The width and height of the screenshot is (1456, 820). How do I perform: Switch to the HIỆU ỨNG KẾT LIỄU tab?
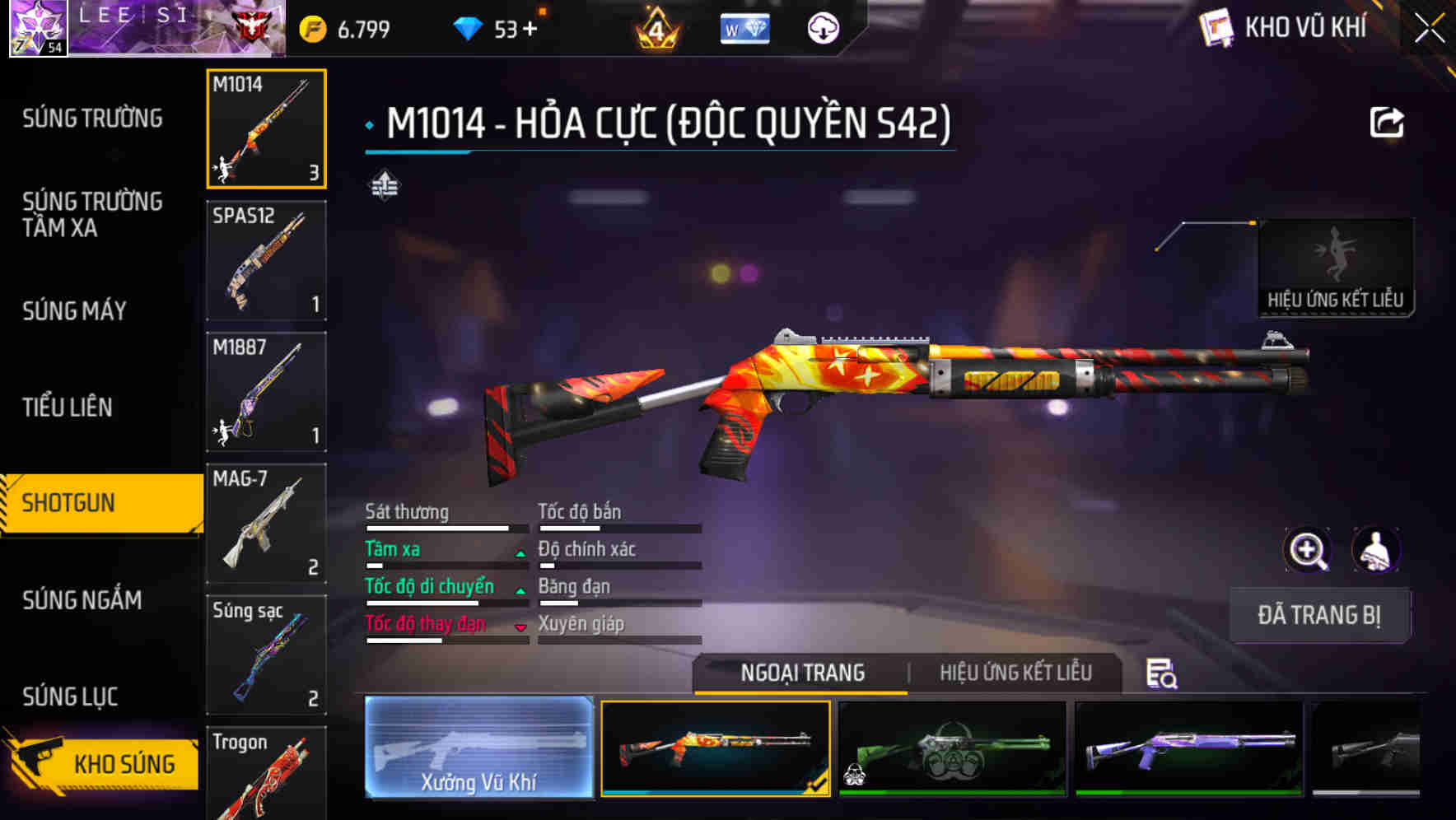[x=1017, y=673]
